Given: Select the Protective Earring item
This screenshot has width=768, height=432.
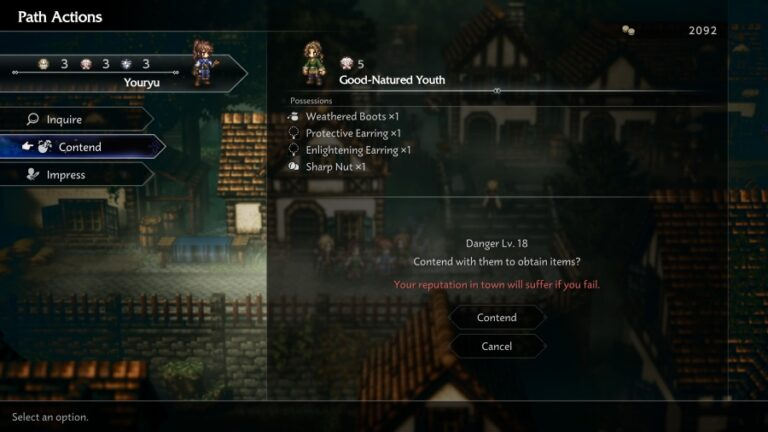Looking at the screenshot, I should click(353, 133).
